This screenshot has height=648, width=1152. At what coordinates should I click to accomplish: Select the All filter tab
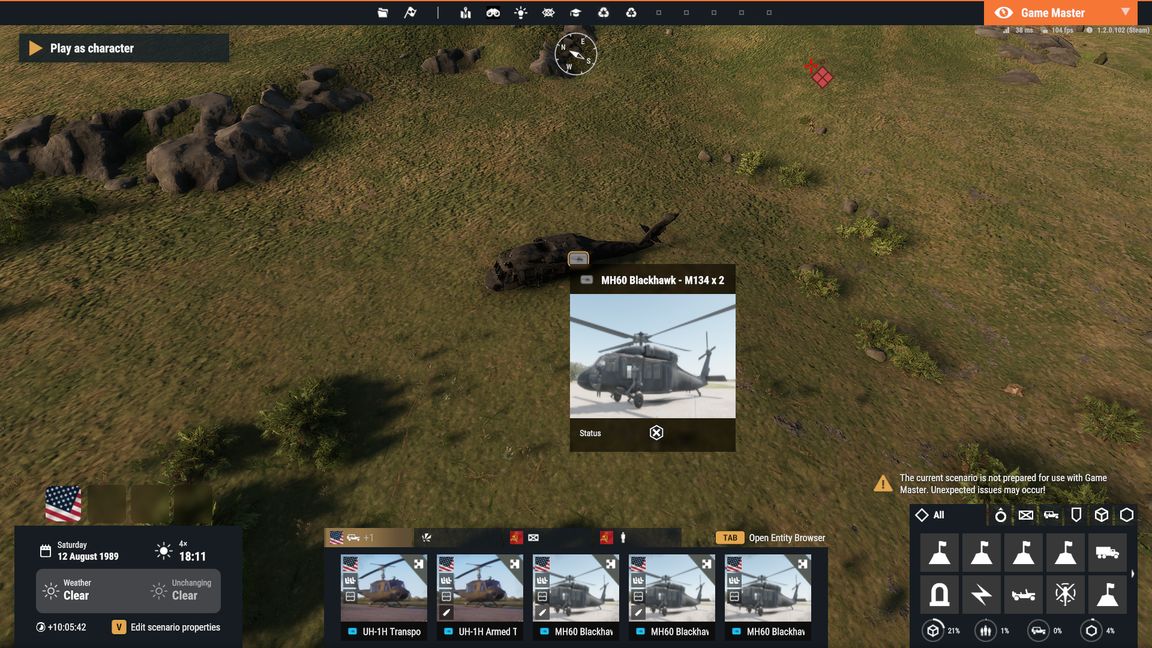click(930, 515)
